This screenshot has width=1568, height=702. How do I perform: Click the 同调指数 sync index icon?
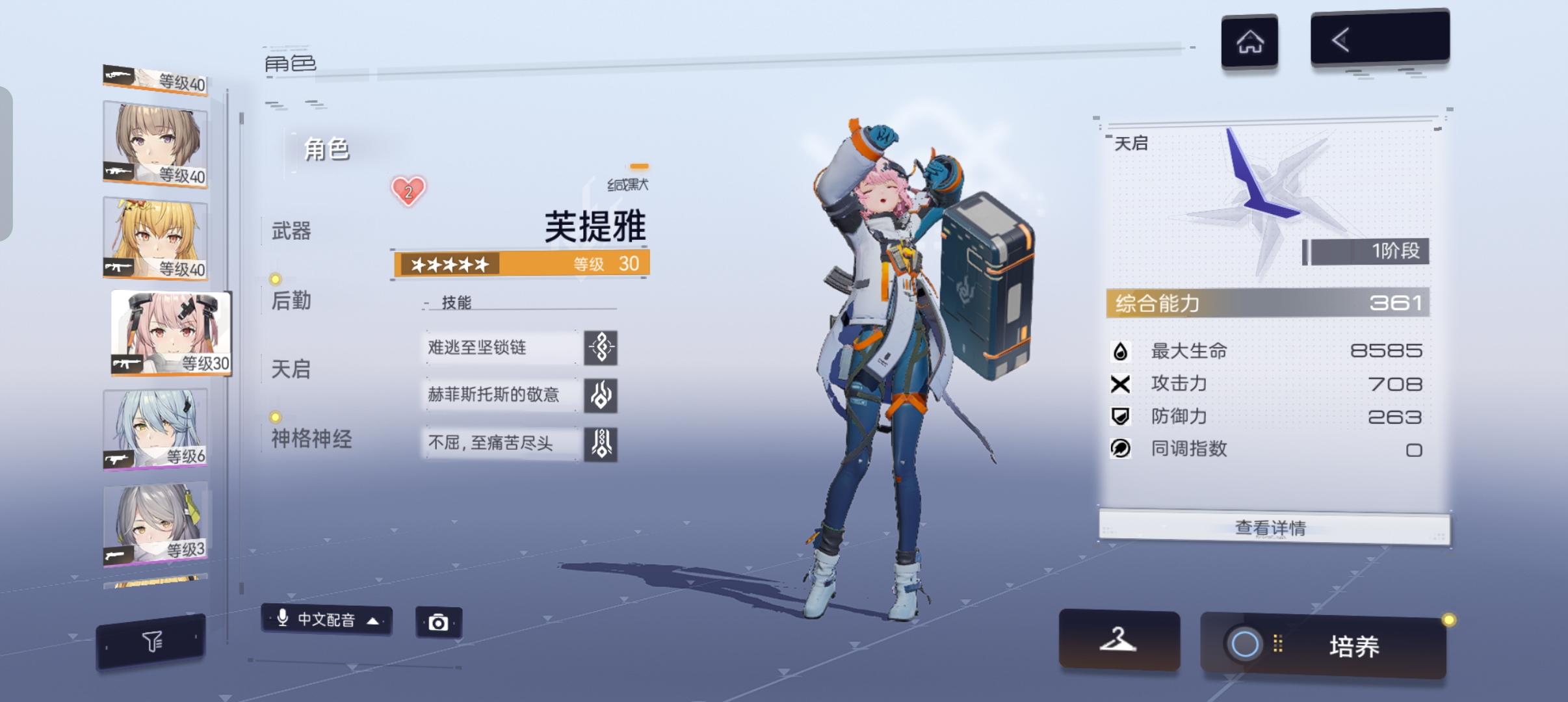pyautogui.click(x=1121, y=448)
